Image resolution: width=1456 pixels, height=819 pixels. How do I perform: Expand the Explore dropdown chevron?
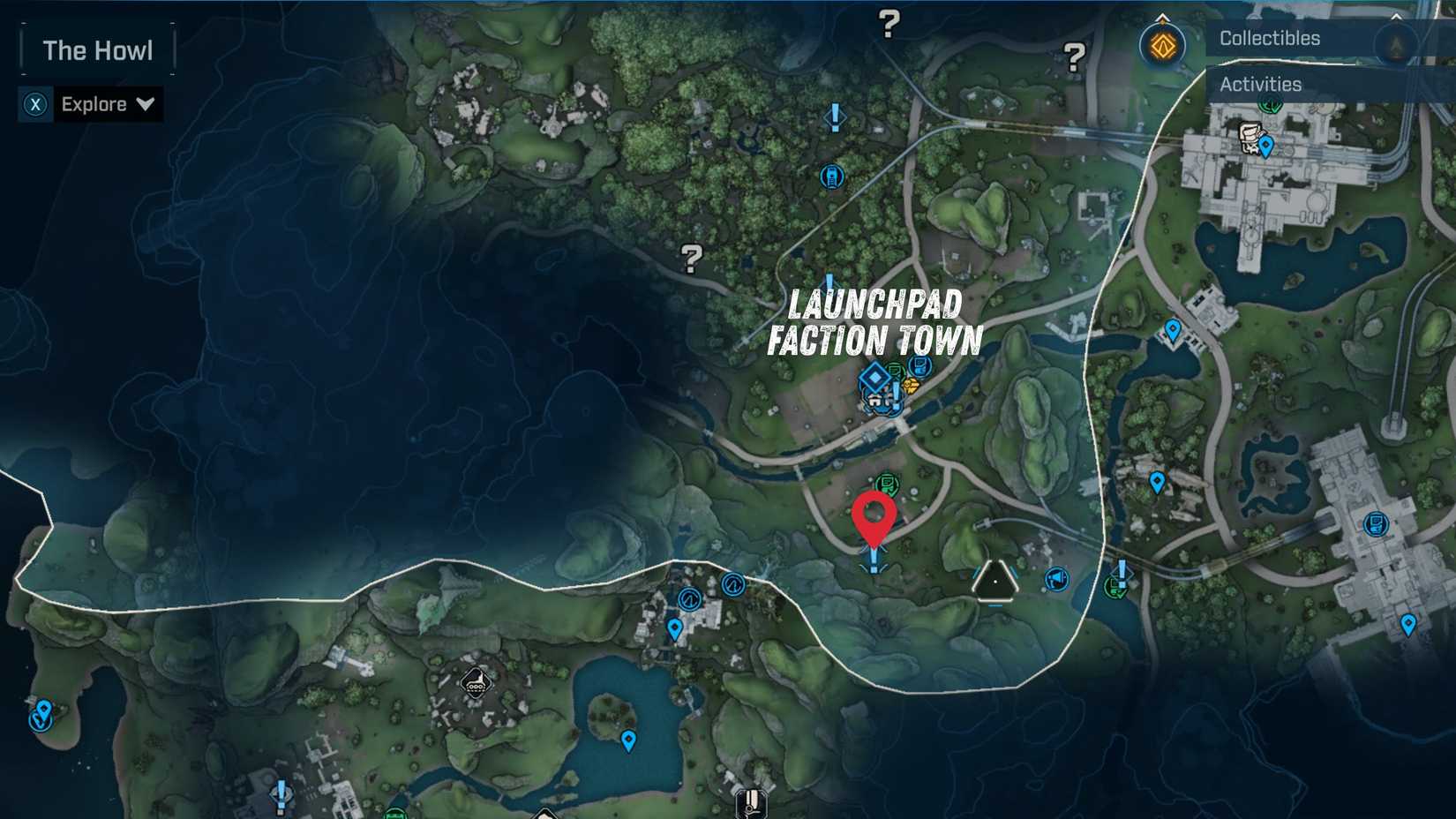click(x=144, y=104)
